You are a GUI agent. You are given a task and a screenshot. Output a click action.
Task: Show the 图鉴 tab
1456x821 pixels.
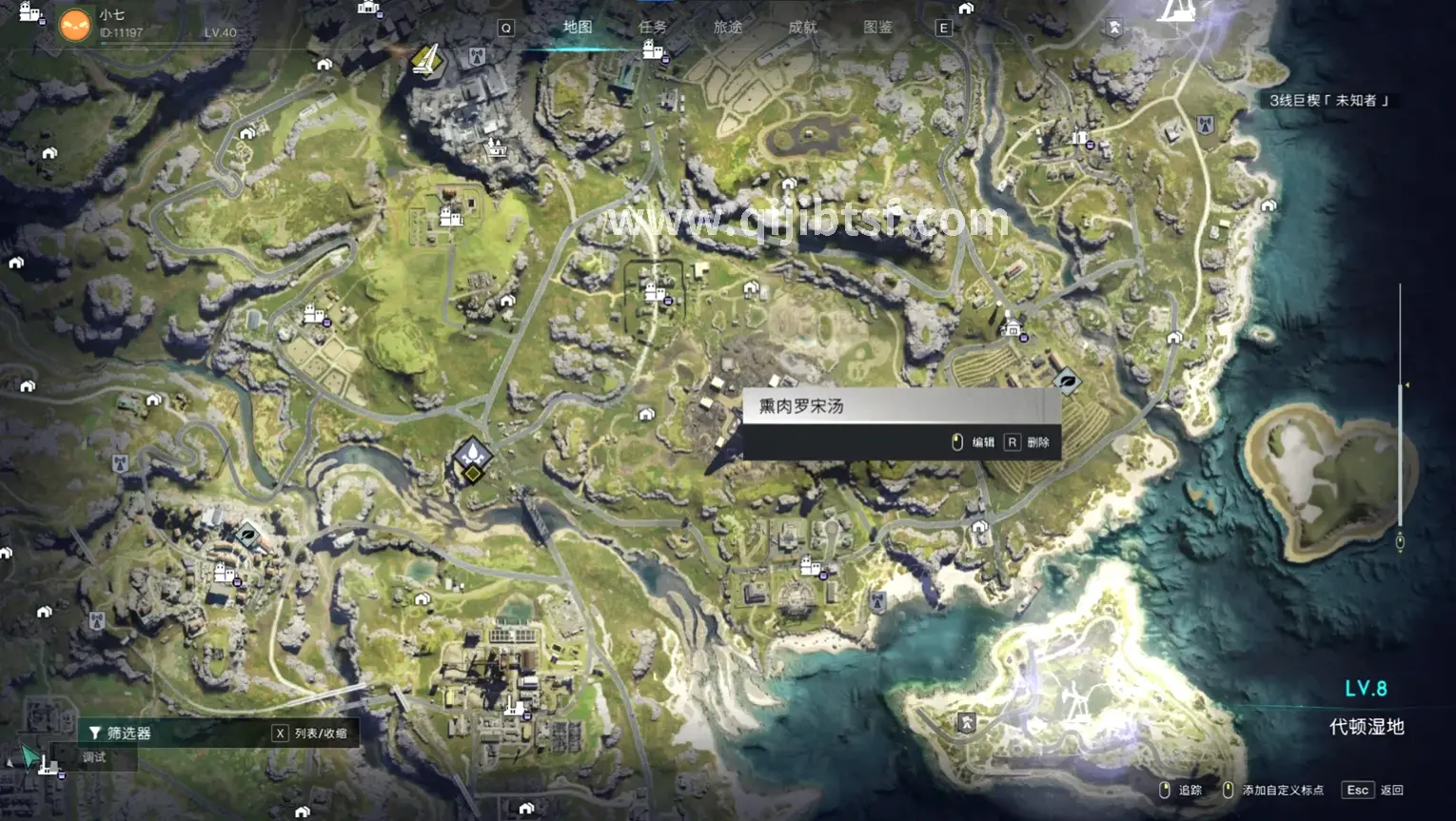click(877, 28)
